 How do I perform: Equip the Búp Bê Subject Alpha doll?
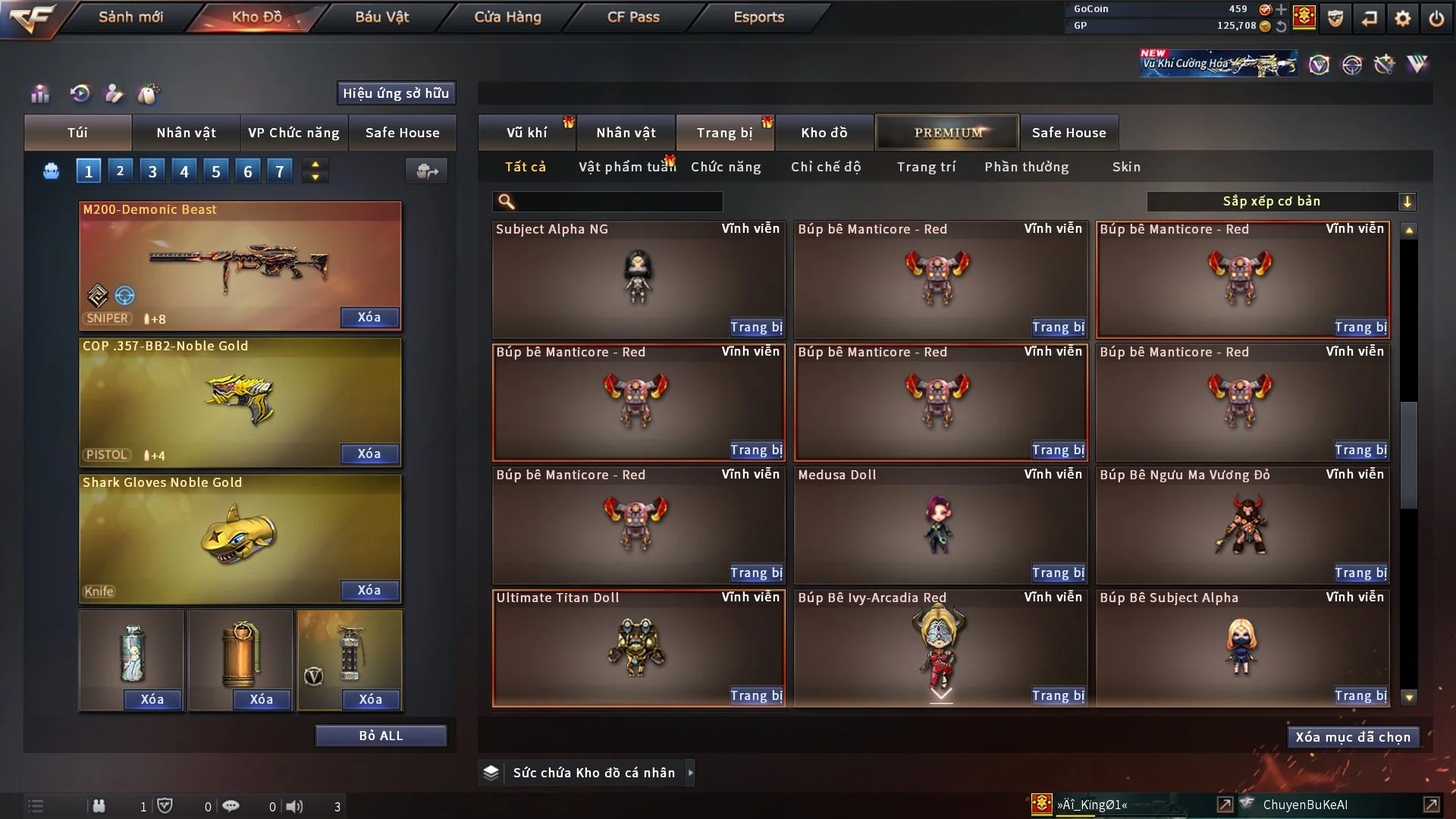(1360, 696)
